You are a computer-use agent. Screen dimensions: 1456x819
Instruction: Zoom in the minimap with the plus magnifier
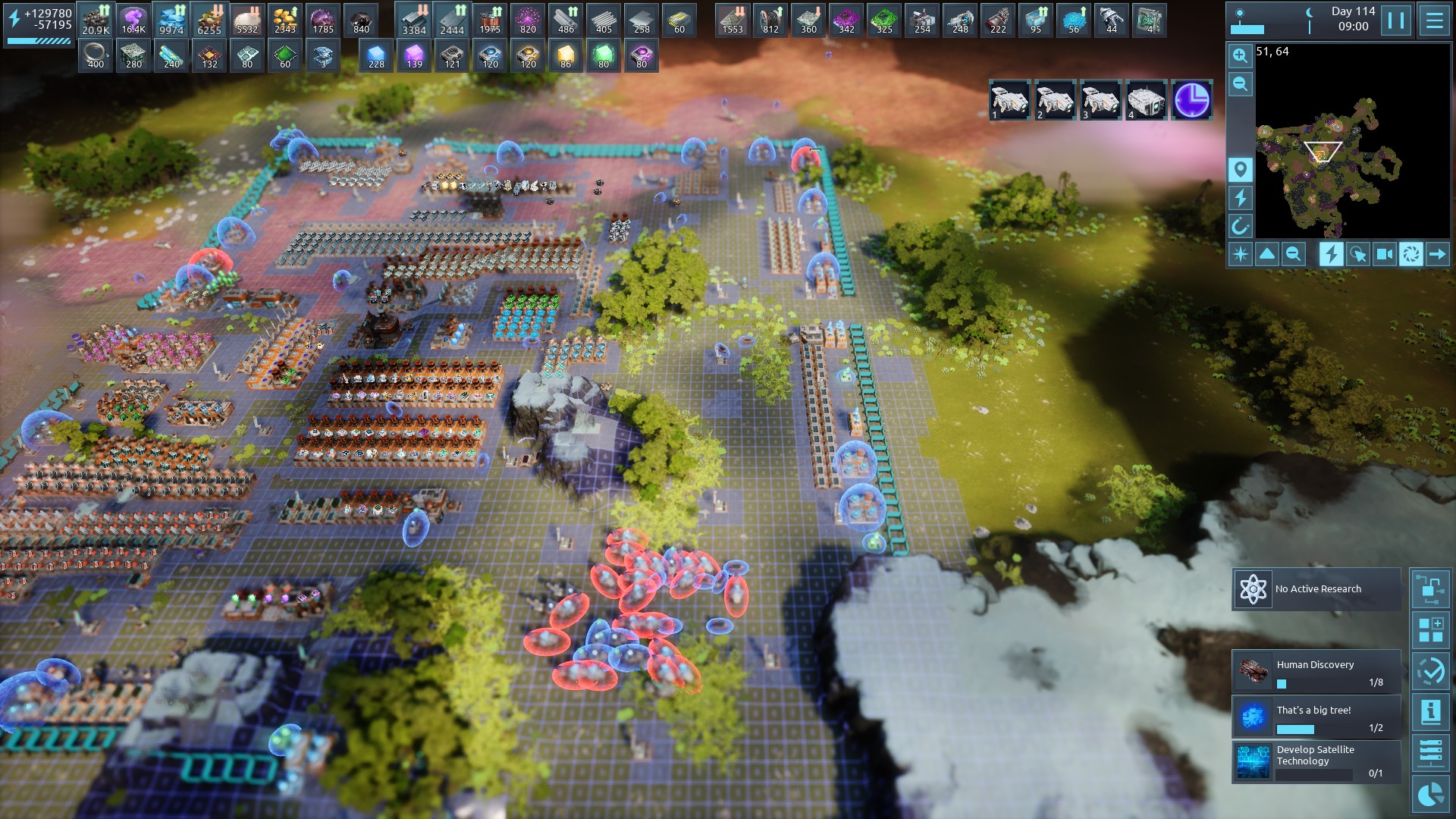tap(1240, 55)
